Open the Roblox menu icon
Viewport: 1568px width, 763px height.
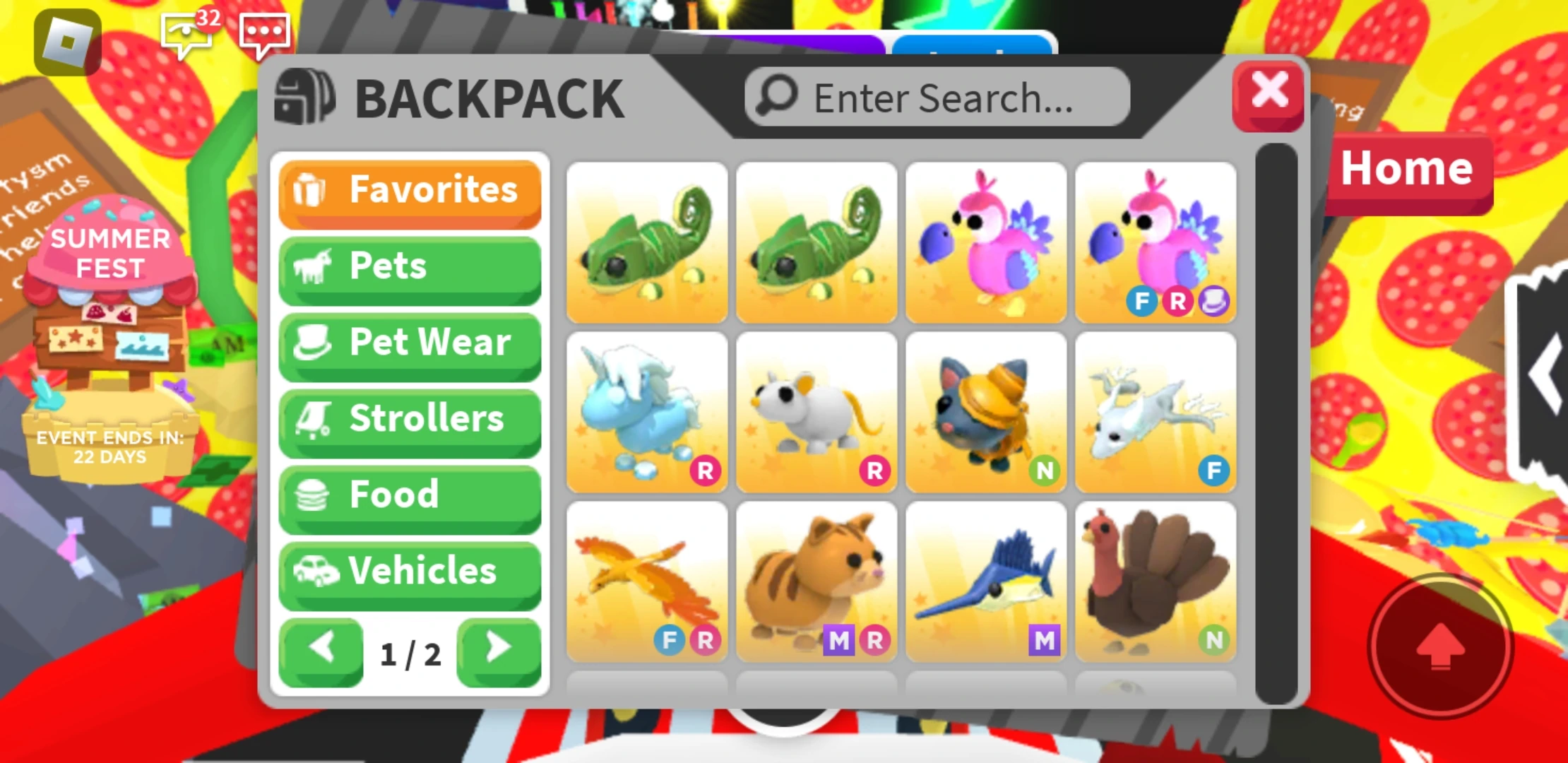coord(67,44)
